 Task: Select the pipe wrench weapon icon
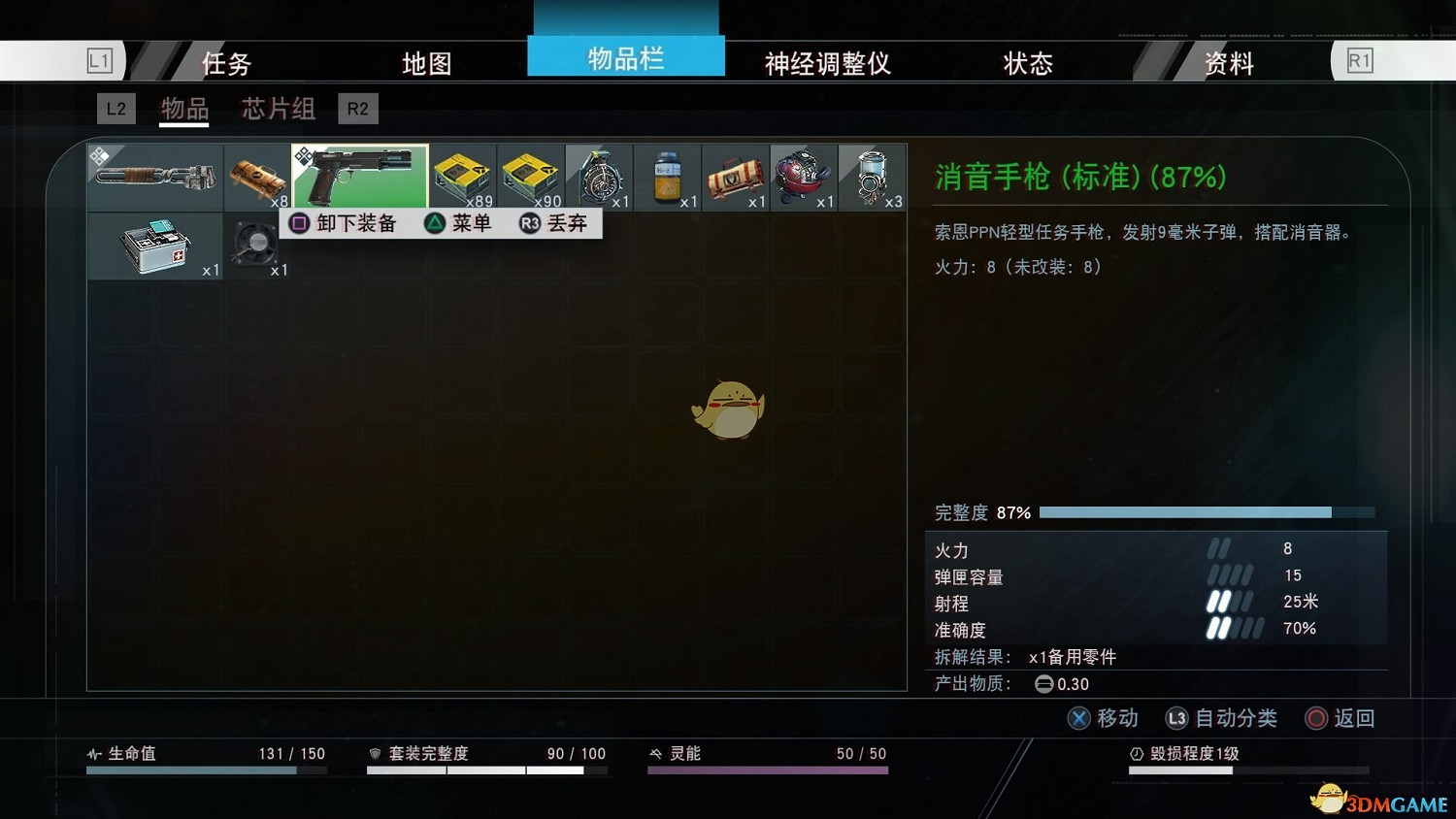[153, 175]
